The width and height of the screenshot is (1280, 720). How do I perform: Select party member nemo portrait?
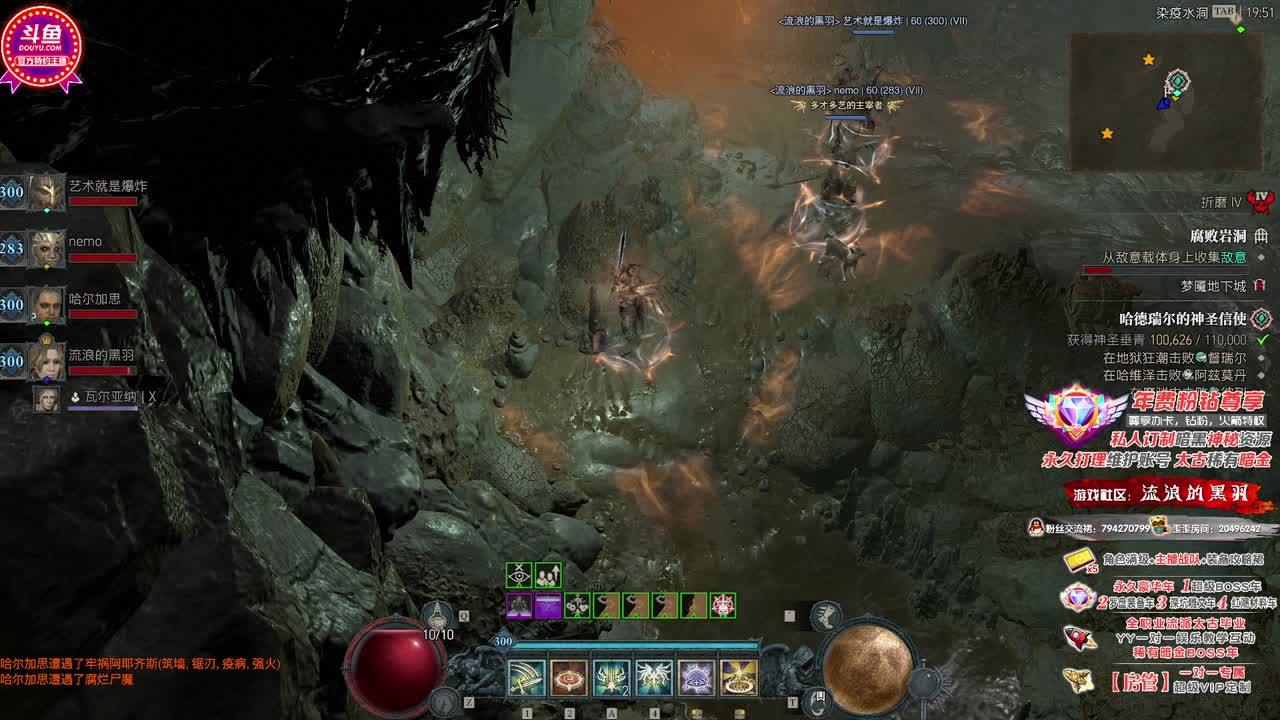pos(46,248)
